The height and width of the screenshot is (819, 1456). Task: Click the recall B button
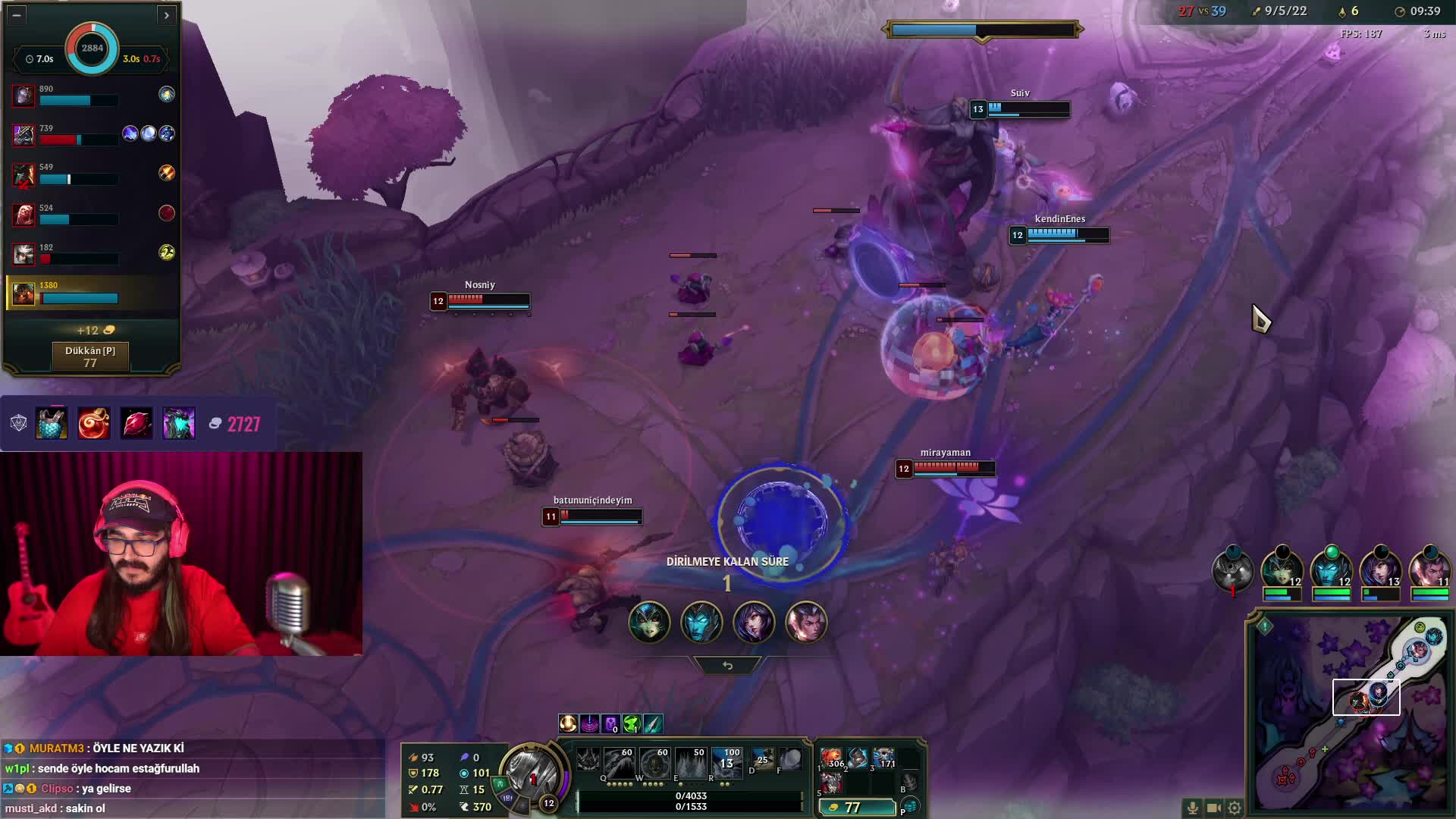tap(908, 783)
